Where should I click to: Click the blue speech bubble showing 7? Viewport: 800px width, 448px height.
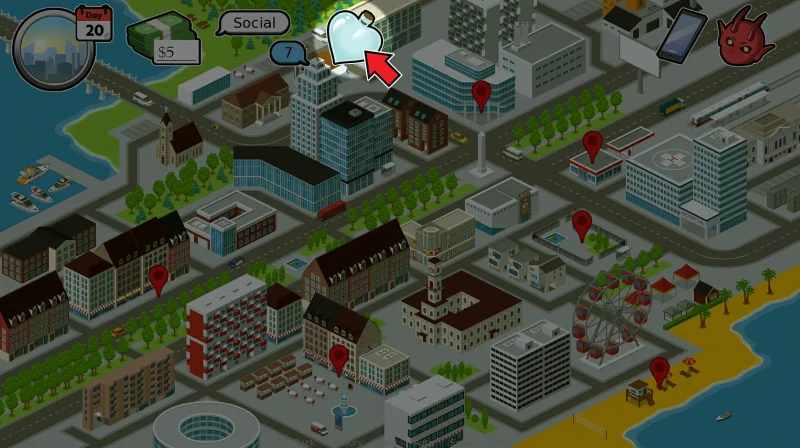[289, 52]
